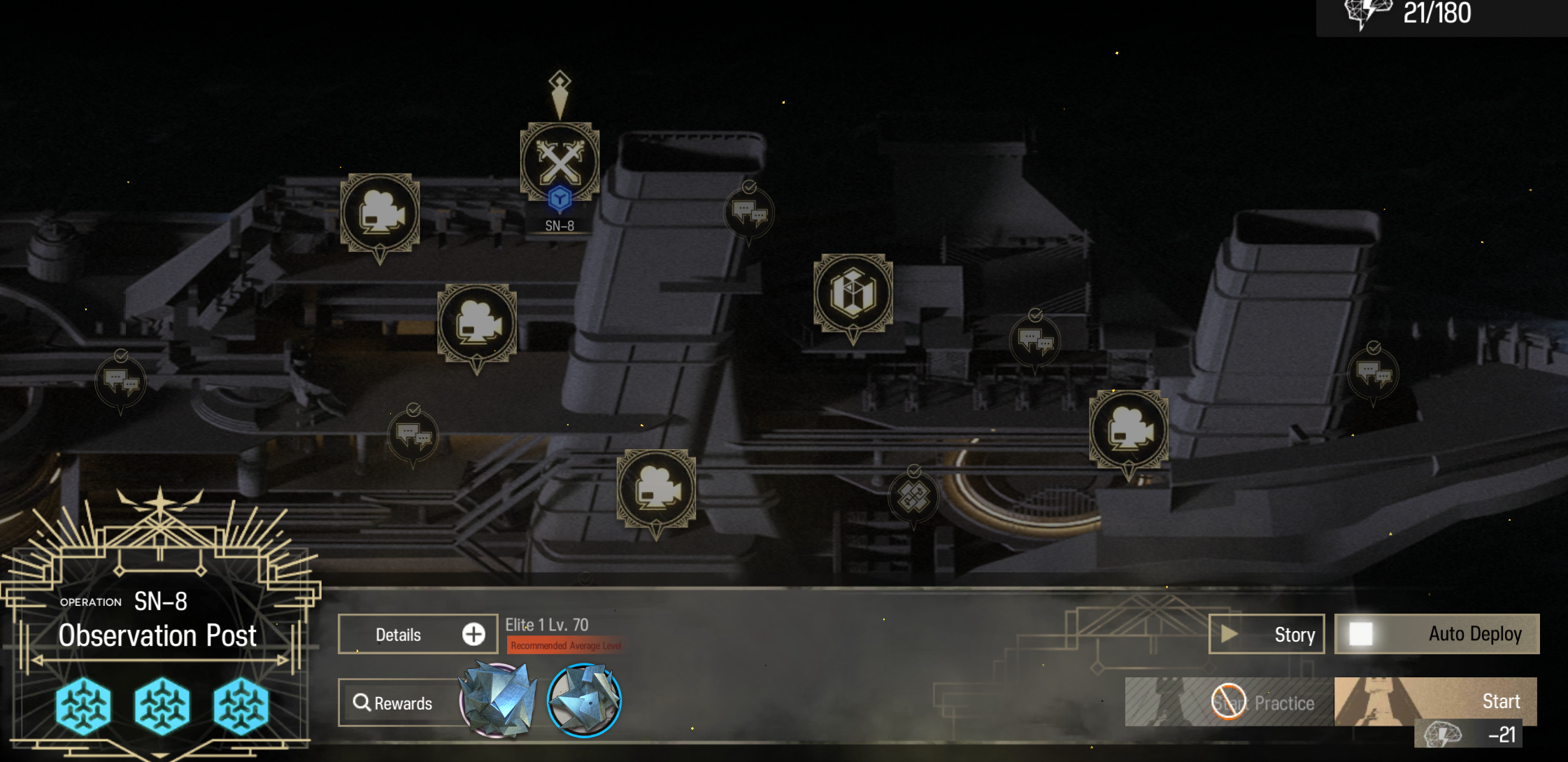Select the cube-icon node on the map
Viewport: 1568px width, 762px height.
pyautogui.click(x=853, y=292)
